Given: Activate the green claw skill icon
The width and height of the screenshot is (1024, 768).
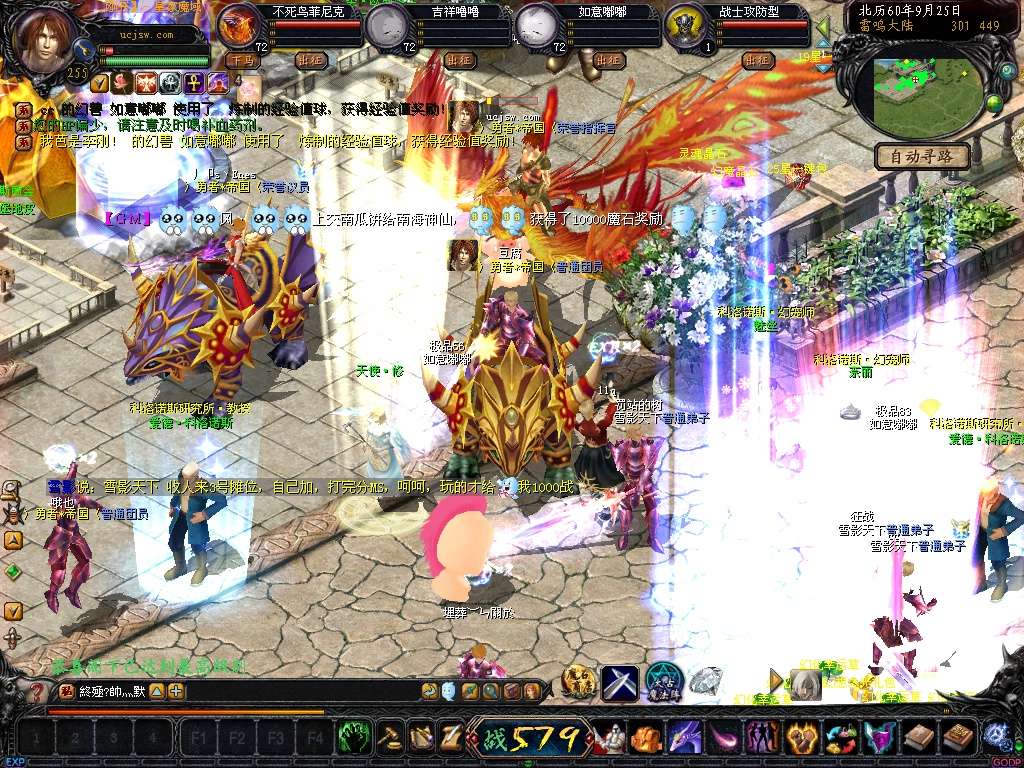Looking at the screenshot, I should tap(352, 737).
